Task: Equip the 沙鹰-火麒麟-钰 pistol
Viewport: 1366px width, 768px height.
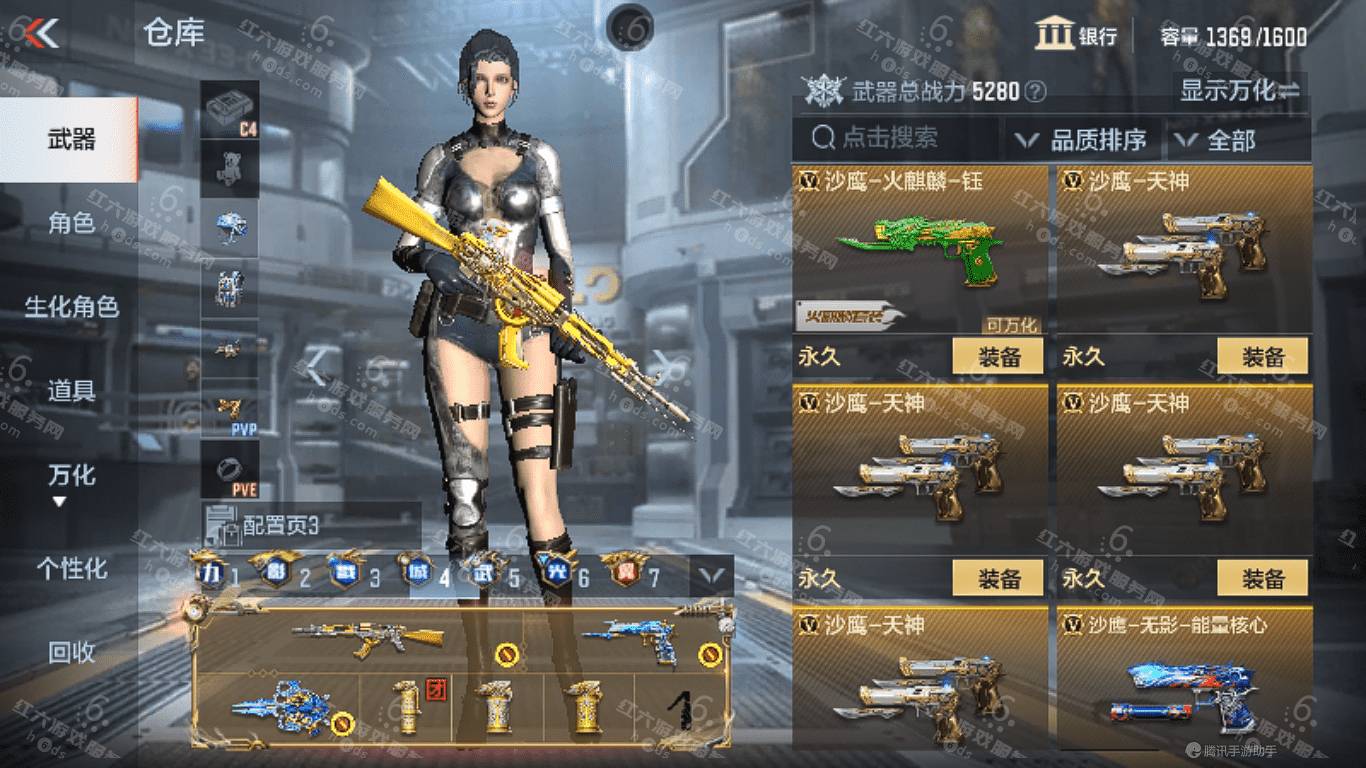Action: 997,356
